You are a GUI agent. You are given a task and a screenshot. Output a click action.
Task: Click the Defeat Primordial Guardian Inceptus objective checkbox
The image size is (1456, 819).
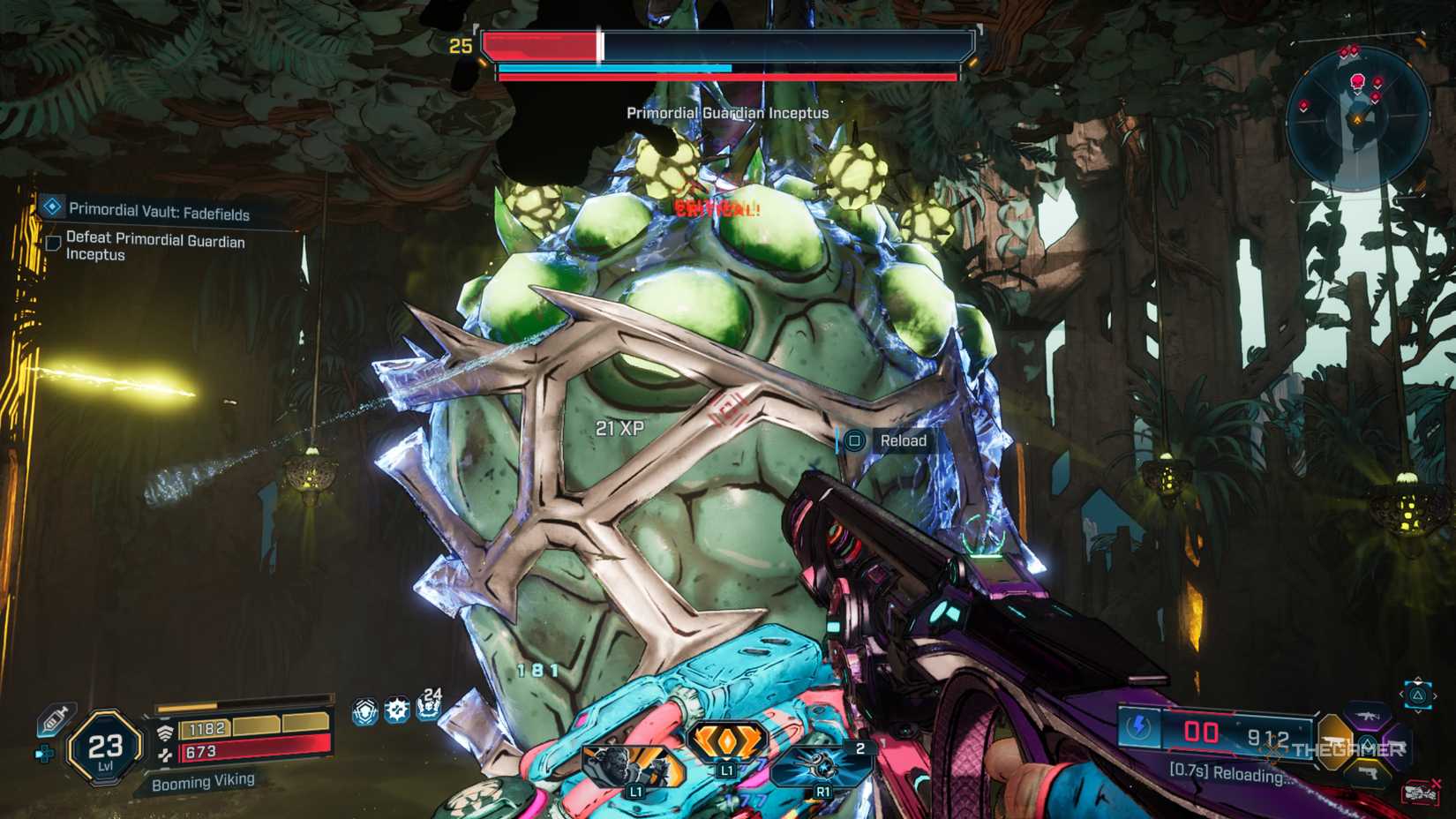click(53, 243)
